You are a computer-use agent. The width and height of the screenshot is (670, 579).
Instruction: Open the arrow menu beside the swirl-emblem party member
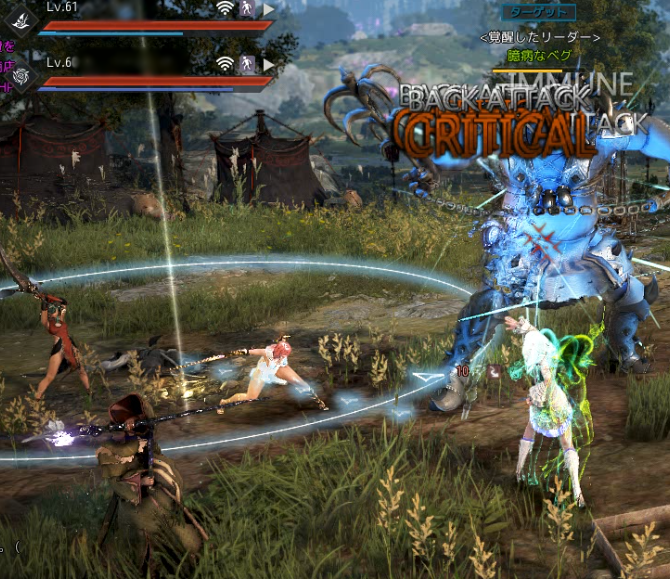tap(268, 65)
